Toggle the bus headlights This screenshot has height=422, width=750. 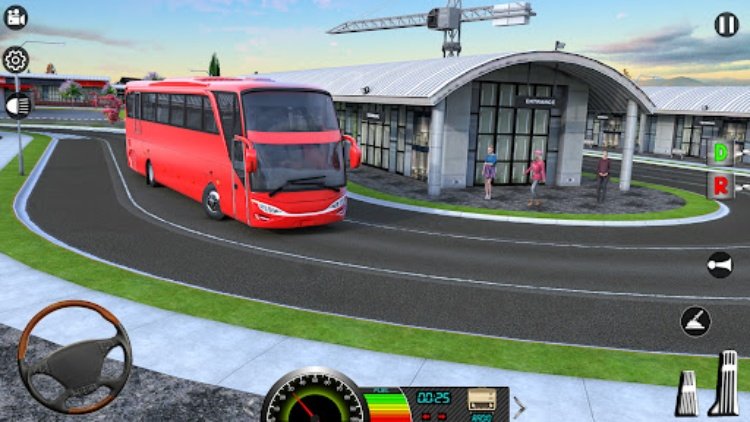tap(18, 104)
